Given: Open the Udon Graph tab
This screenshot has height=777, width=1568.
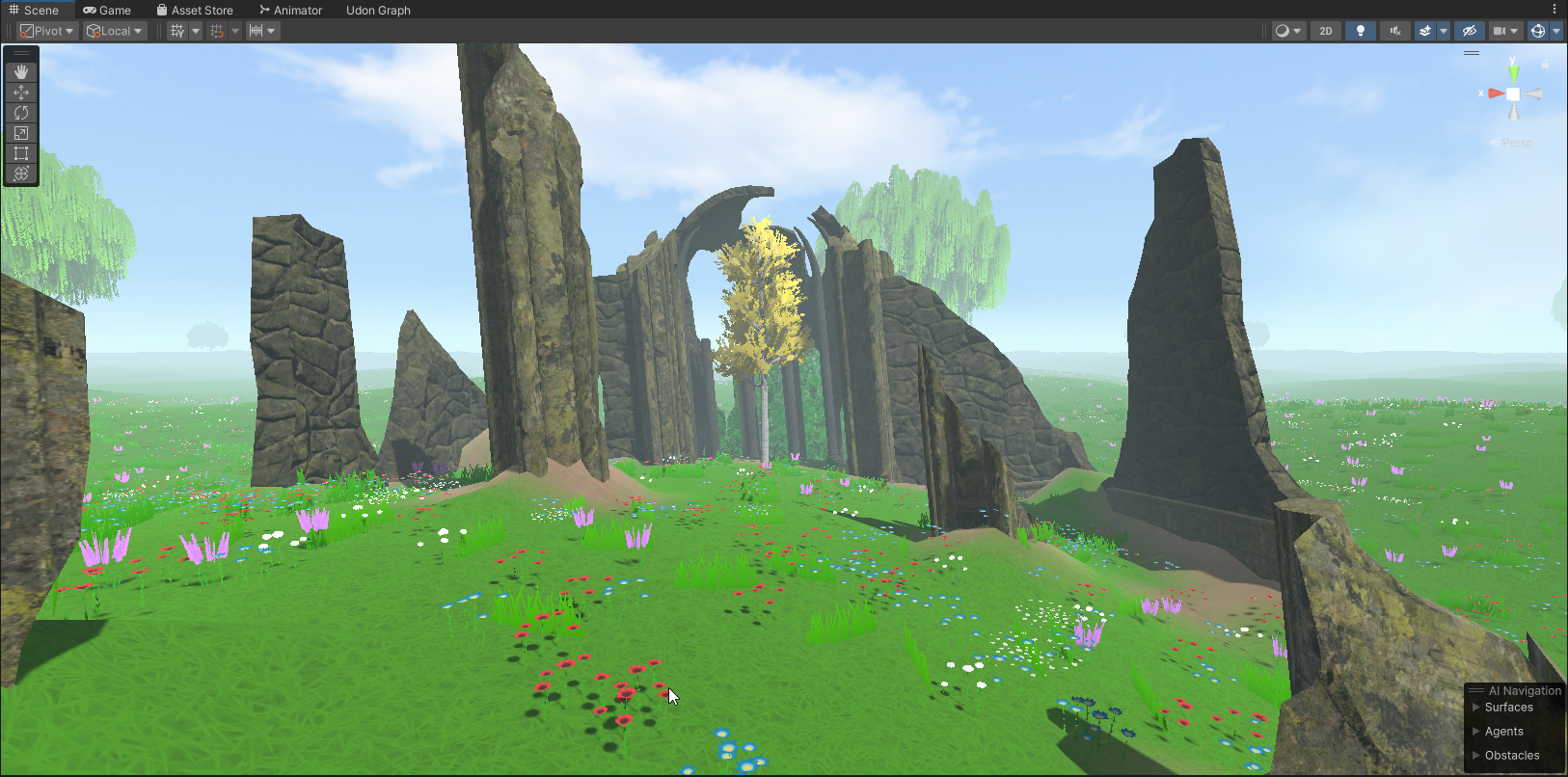Looking at the screenshot, I should (378, 11).
